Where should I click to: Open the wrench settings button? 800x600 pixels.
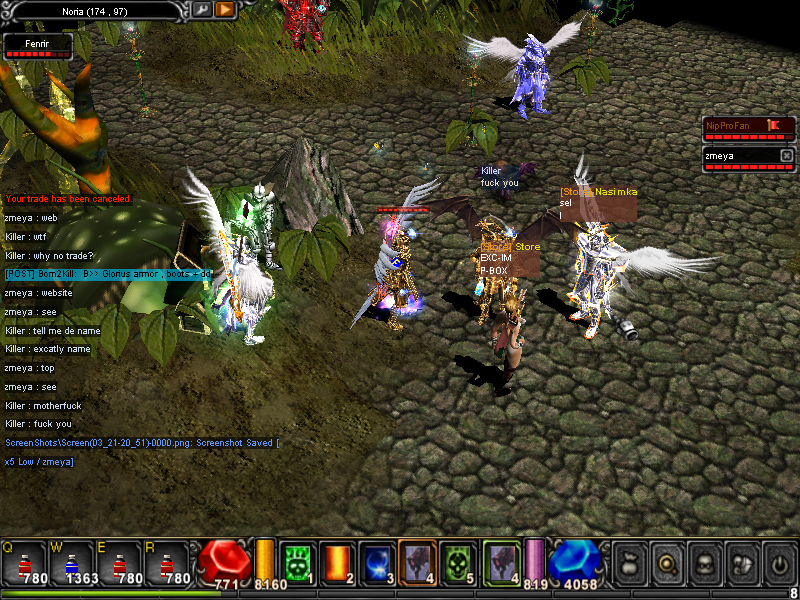pos(201,9)
